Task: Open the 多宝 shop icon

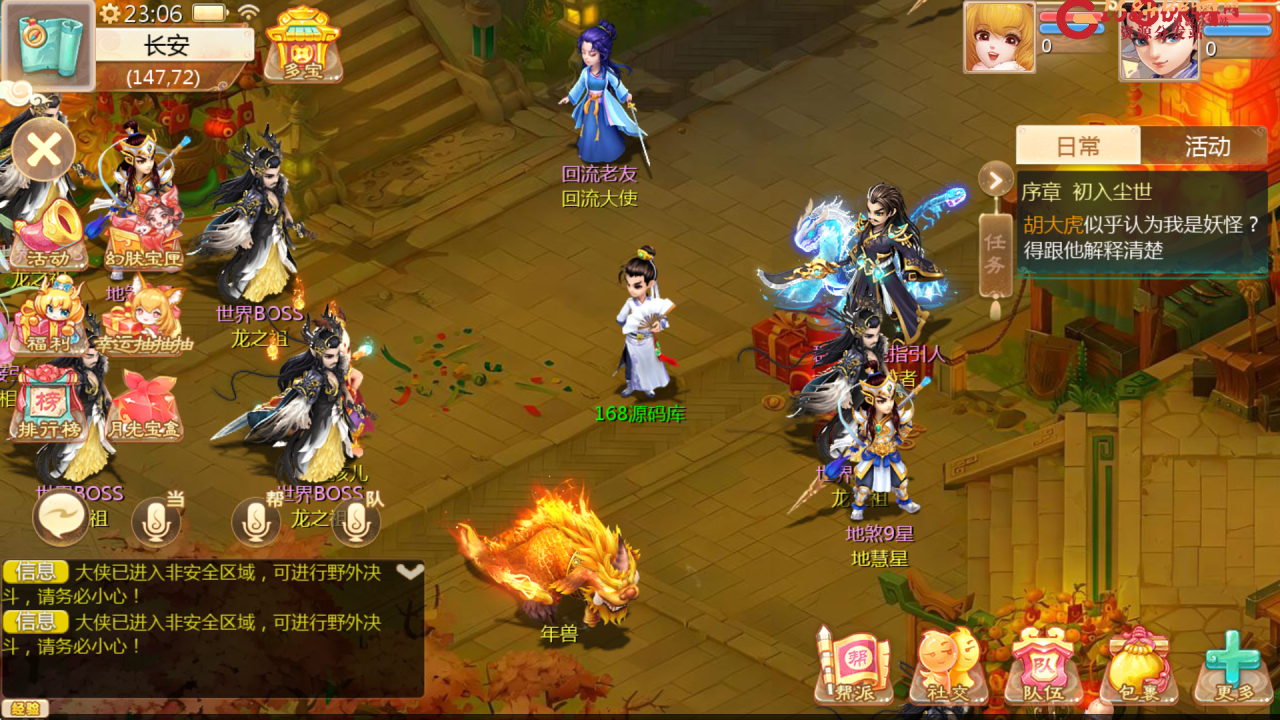Action: 302,44
